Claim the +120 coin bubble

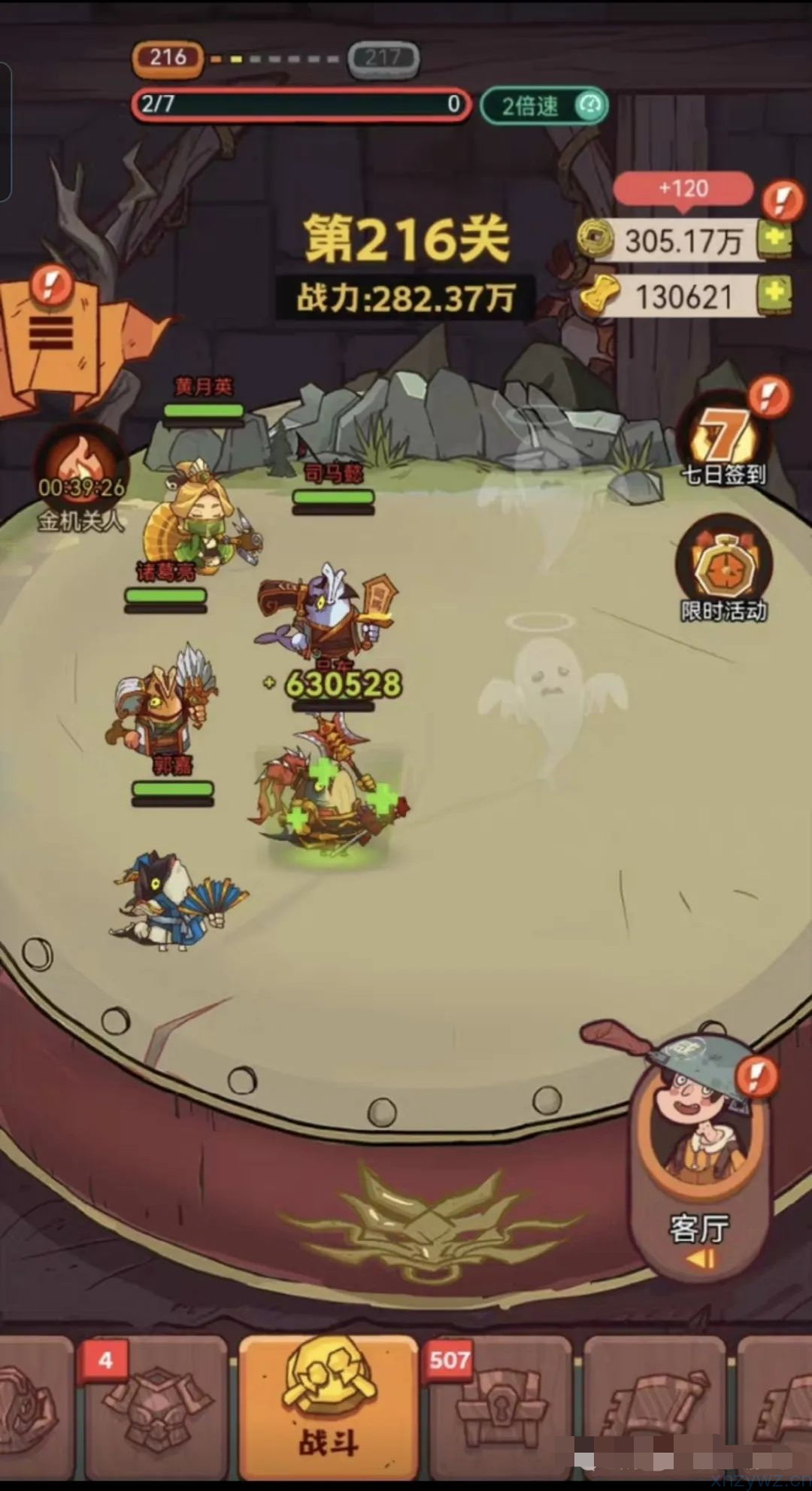click(x=683, y=188)
